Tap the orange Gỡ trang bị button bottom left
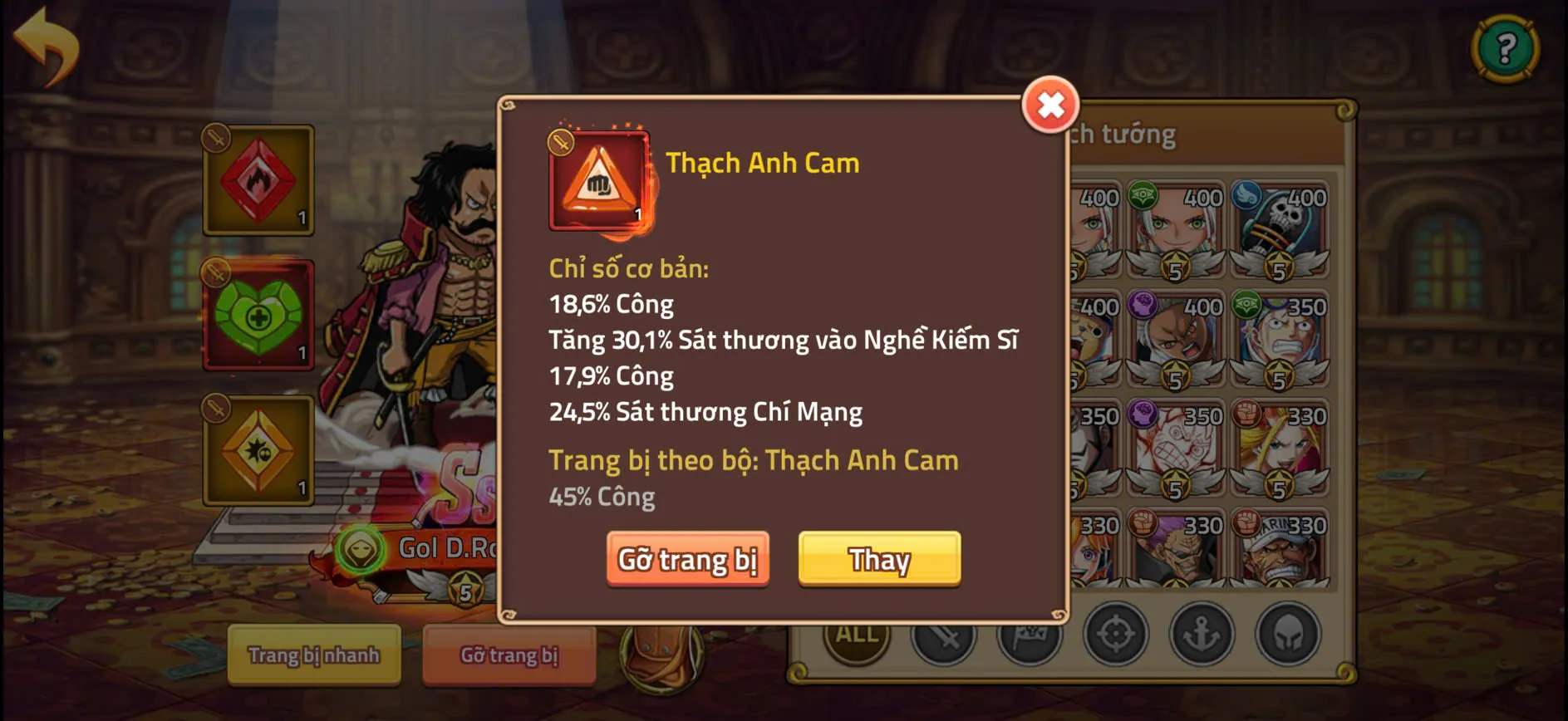 click(509, 655)
